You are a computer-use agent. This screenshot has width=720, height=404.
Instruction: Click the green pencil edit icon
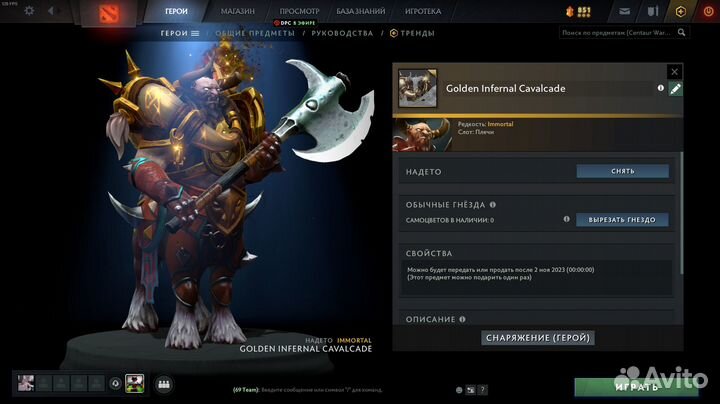(675, 89)
